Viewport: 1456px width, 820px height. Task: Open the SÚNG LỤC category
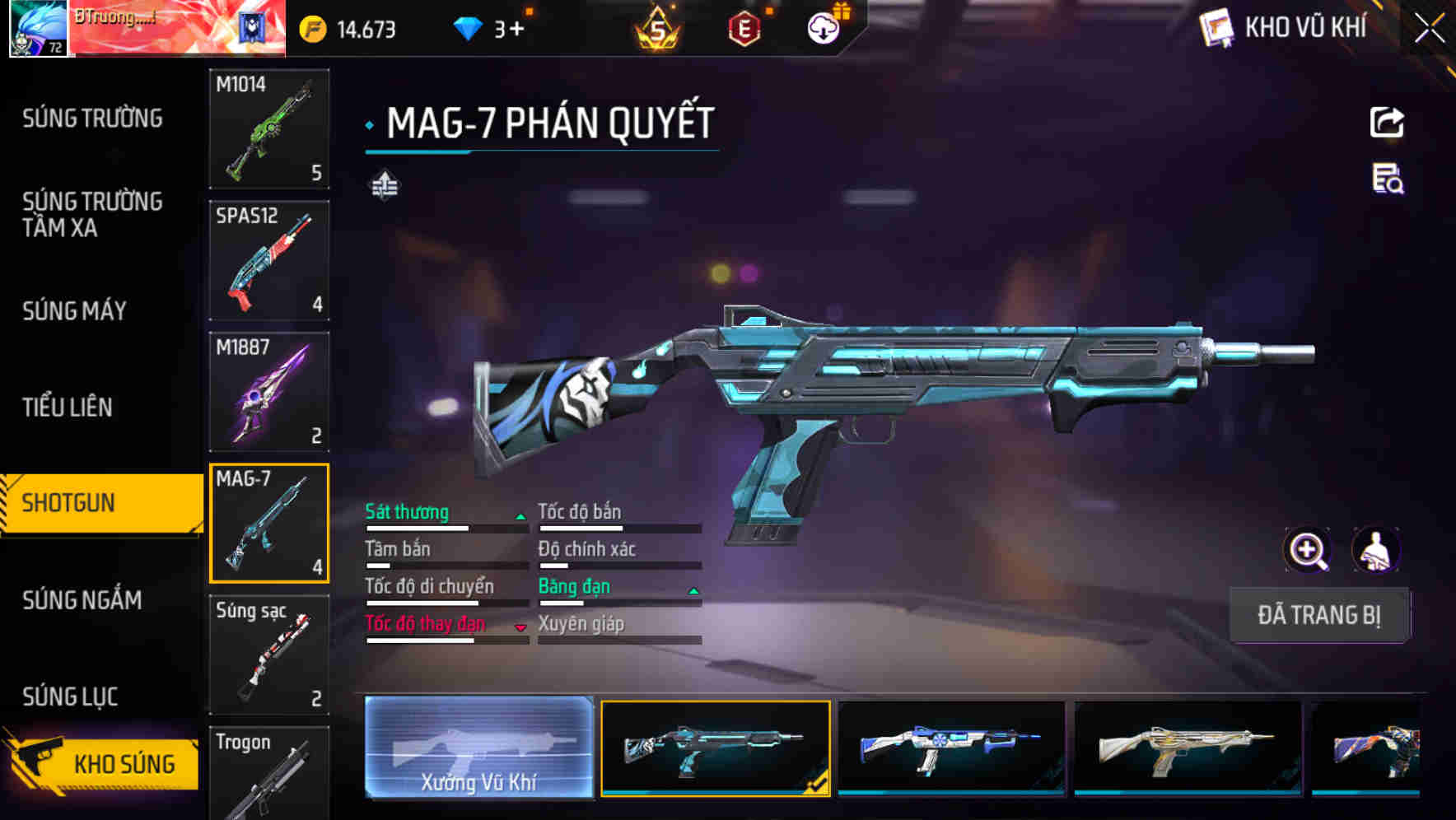click(70, 697)
